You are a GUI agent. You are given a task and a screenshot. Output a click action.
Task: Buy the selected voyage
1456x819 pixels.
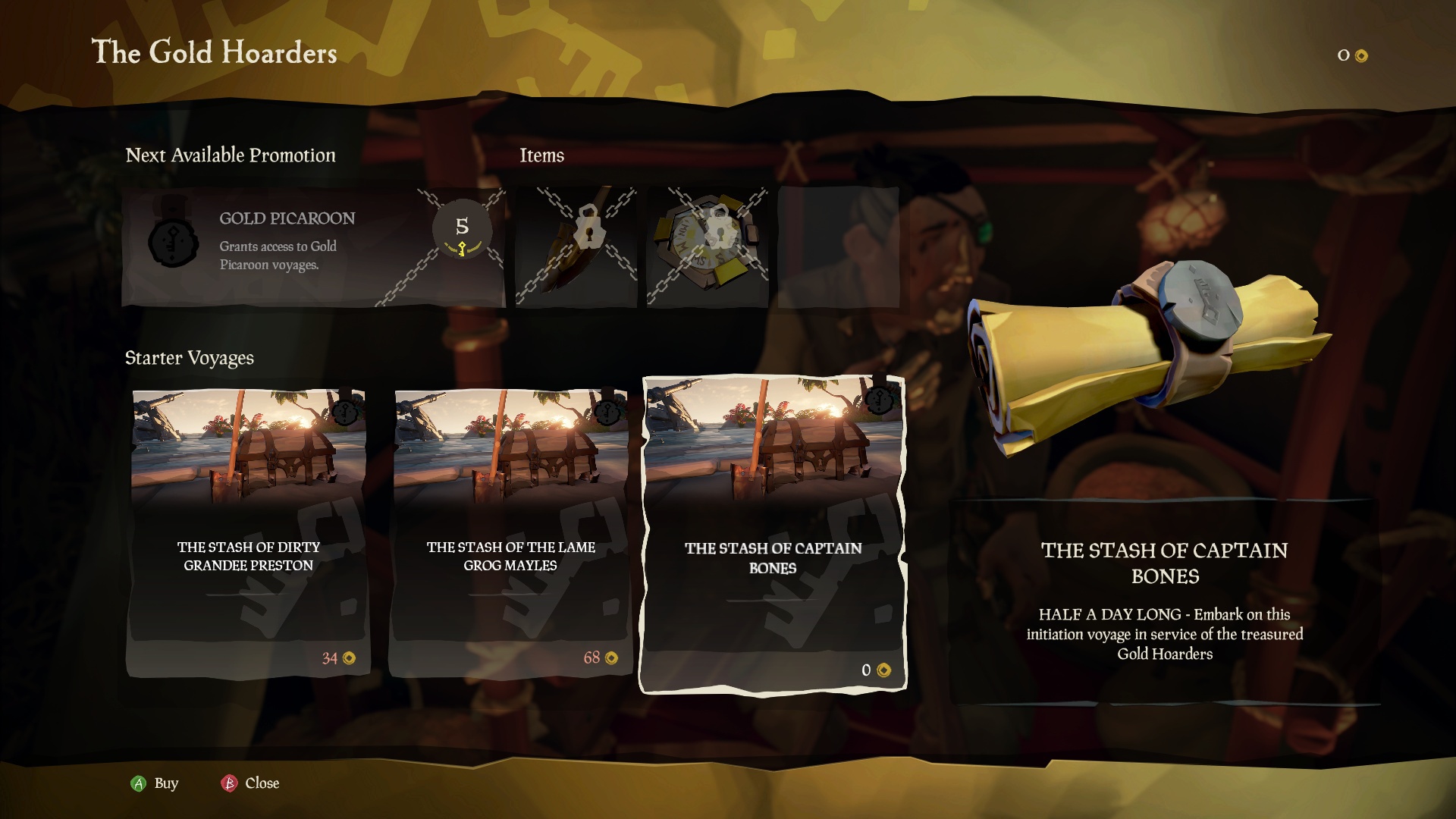(x=155, y=783)
